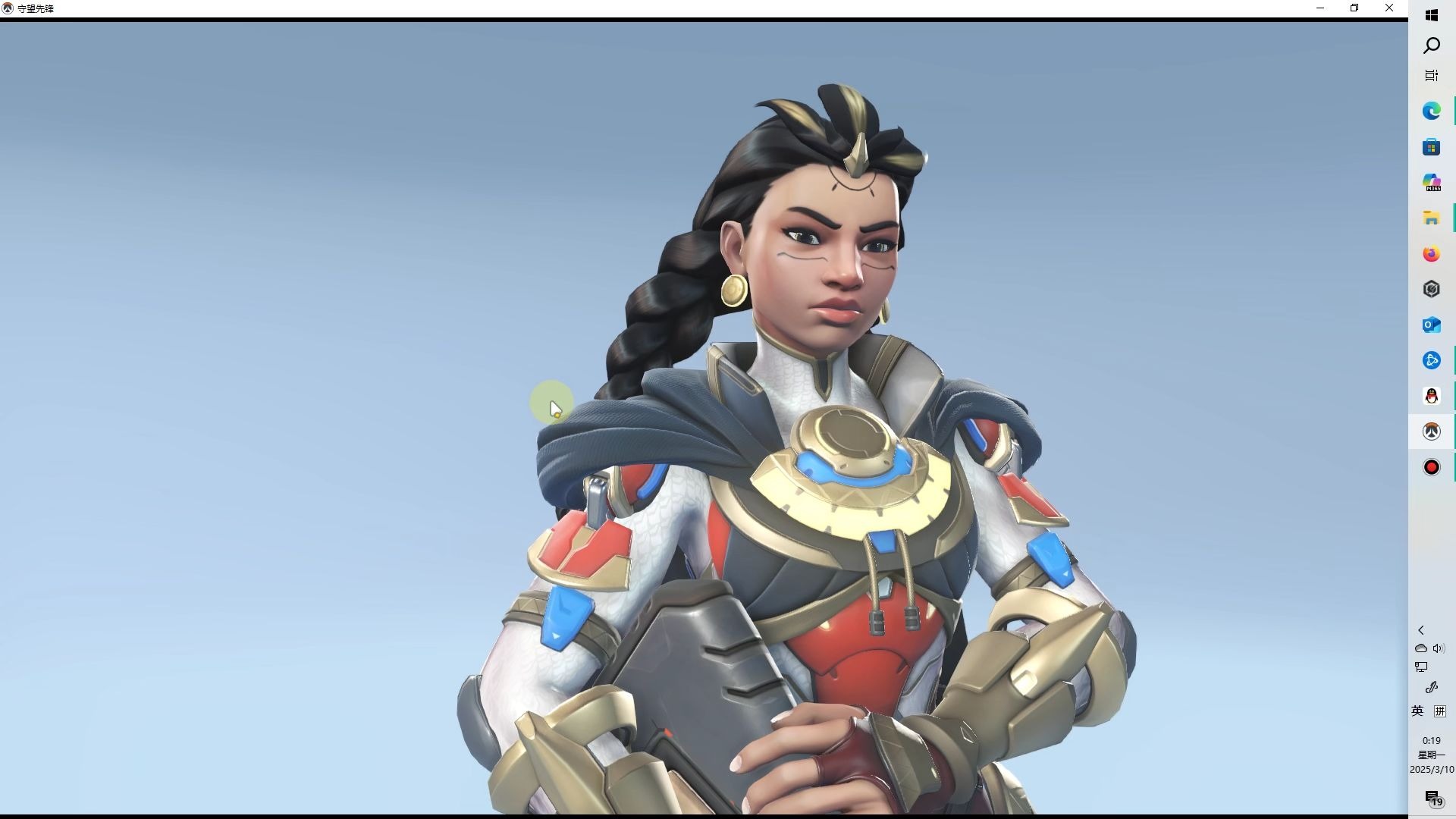Minimize the game window
Viewport: 1456px width, 819px height.
pyautogui.click(x=1319, y=8)
